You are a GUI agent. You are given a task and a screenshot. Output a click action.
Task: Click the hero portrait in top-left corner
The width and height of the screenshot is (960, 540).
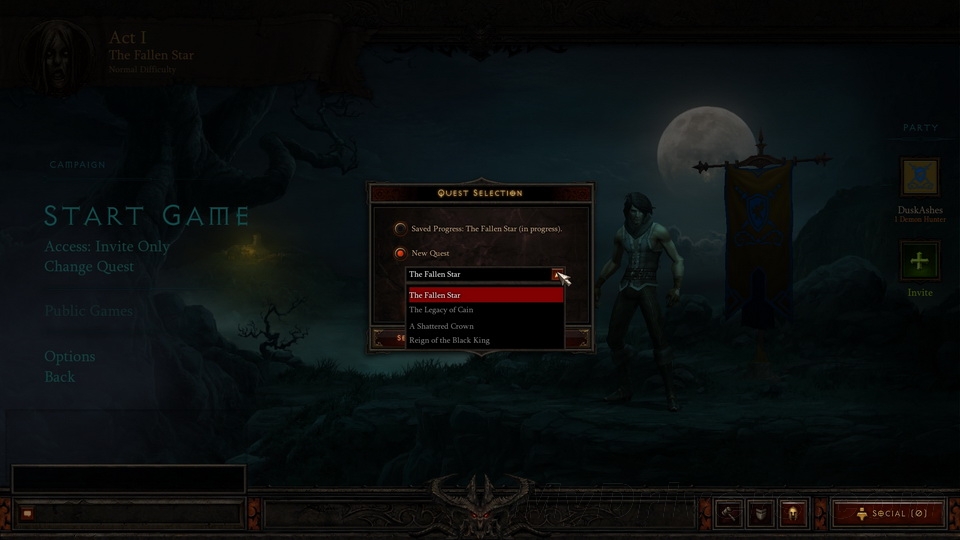(48, 50)
